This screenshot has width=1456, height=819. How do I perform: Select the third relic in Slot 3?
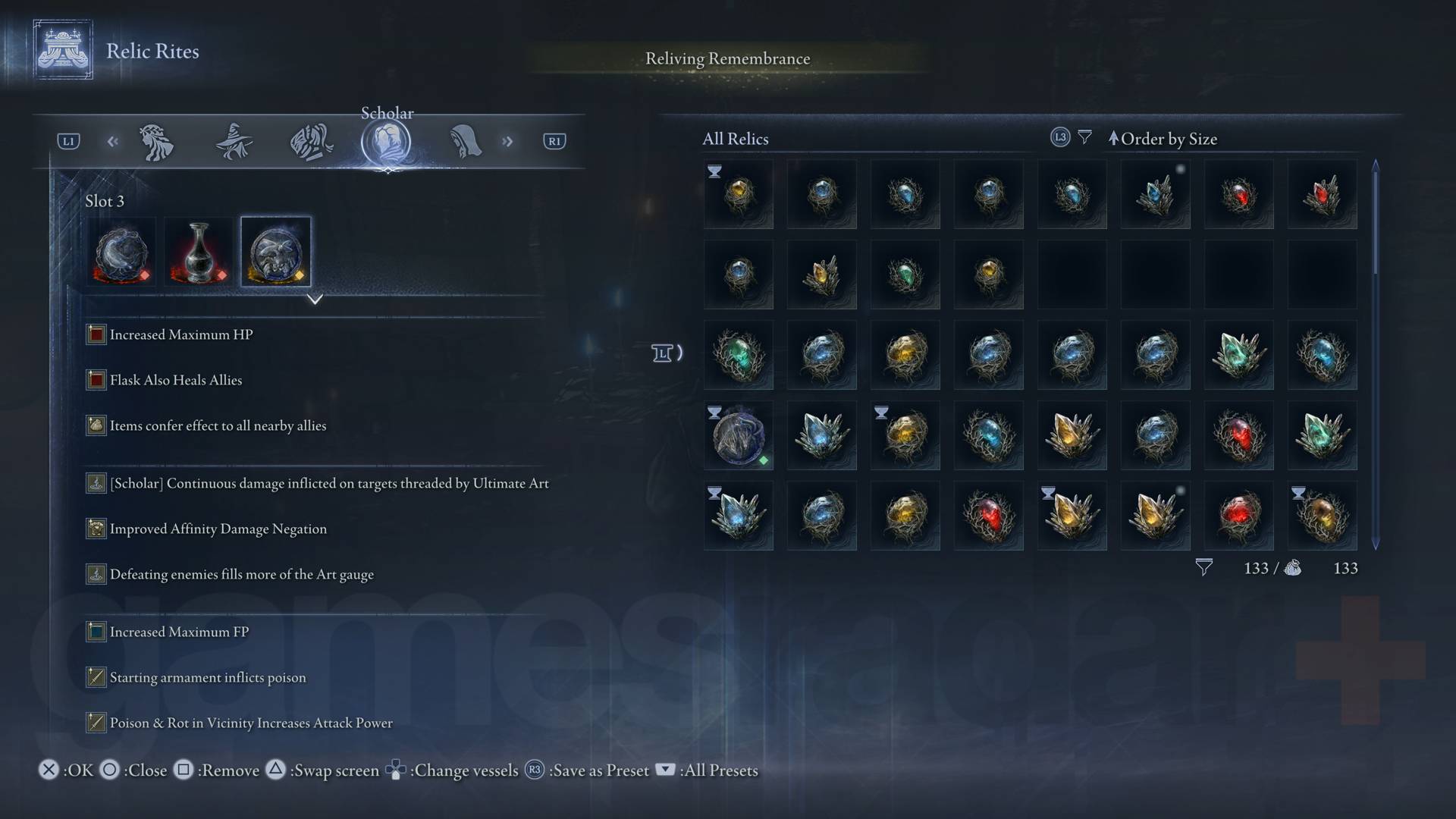pyautogui.click(x=275, y=251)
